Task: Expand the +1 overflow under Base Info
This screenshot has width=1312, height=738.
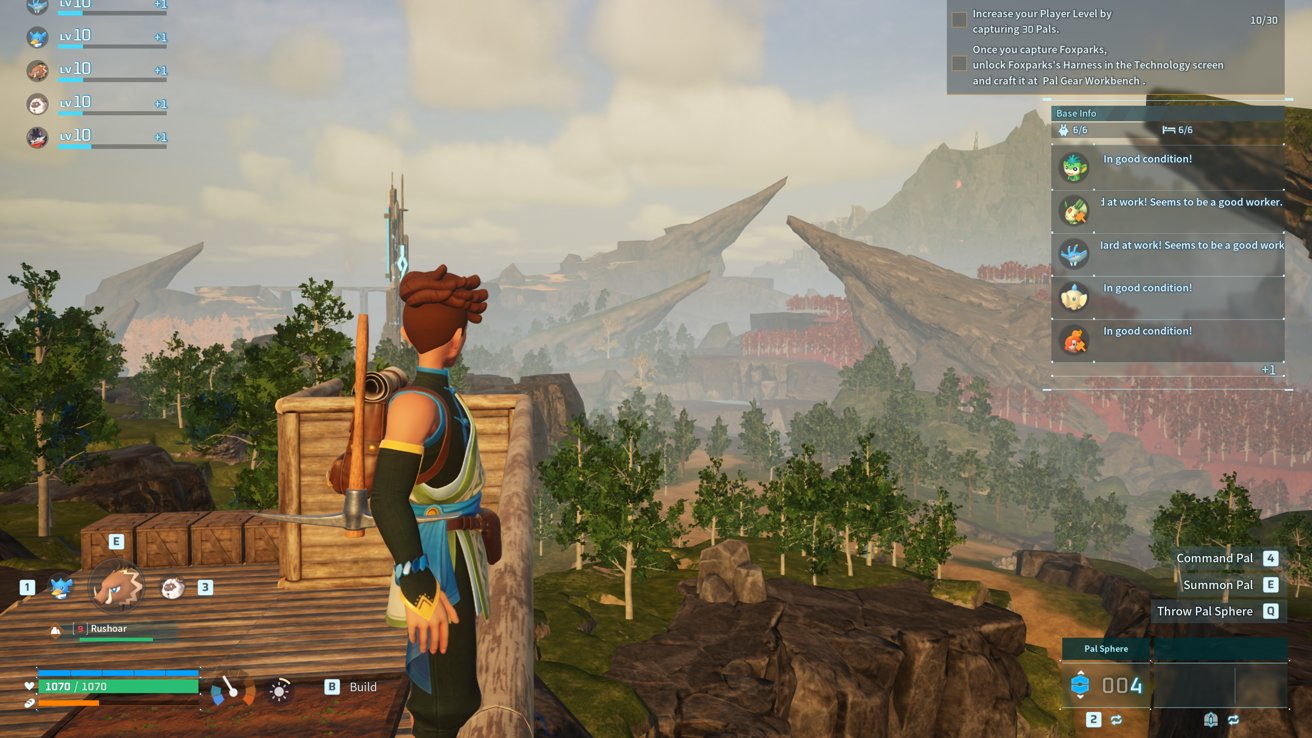Action: [1267, 370]
